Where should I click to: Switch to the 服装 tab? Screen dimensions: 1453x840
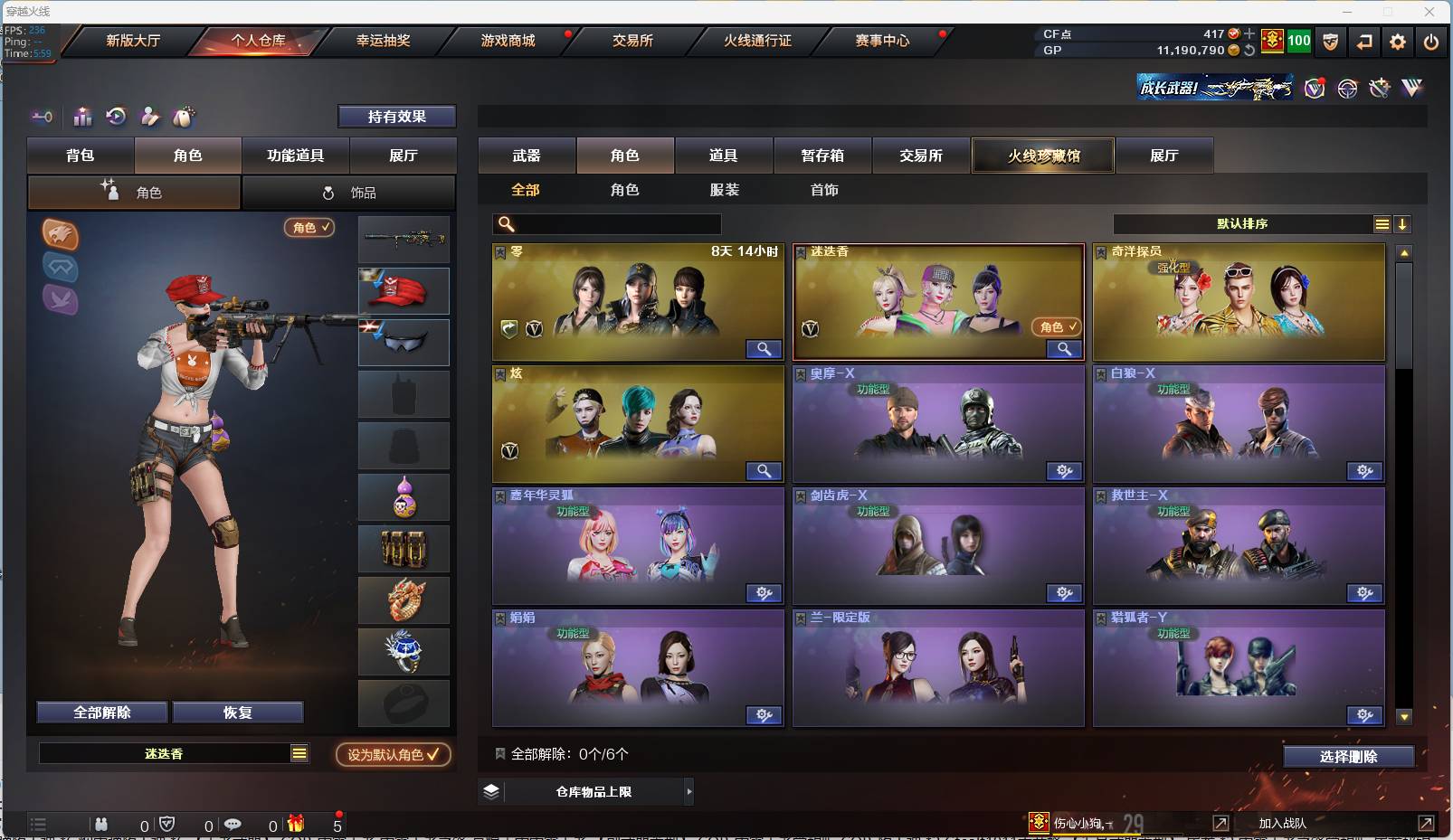(726, 190)
